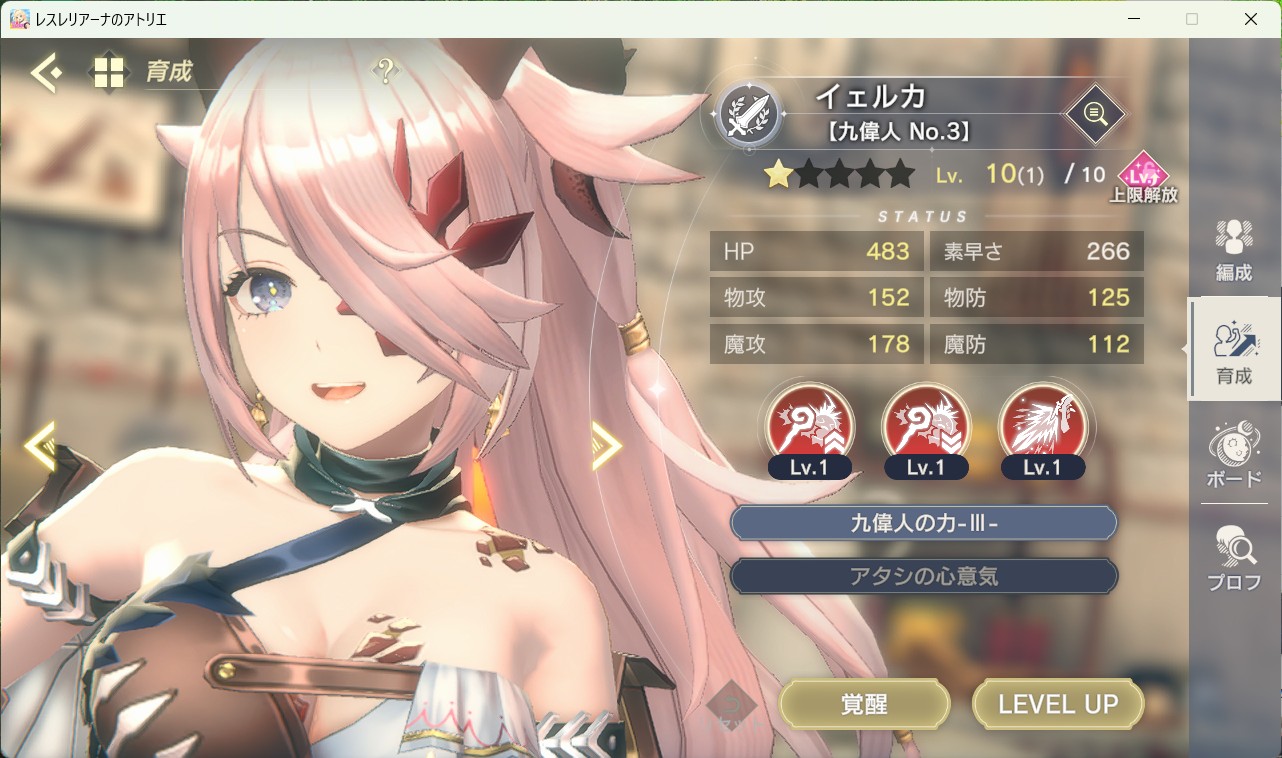
Task: Click the magnifier detail button beside イェルカ
Action: tap(1094, 113)
